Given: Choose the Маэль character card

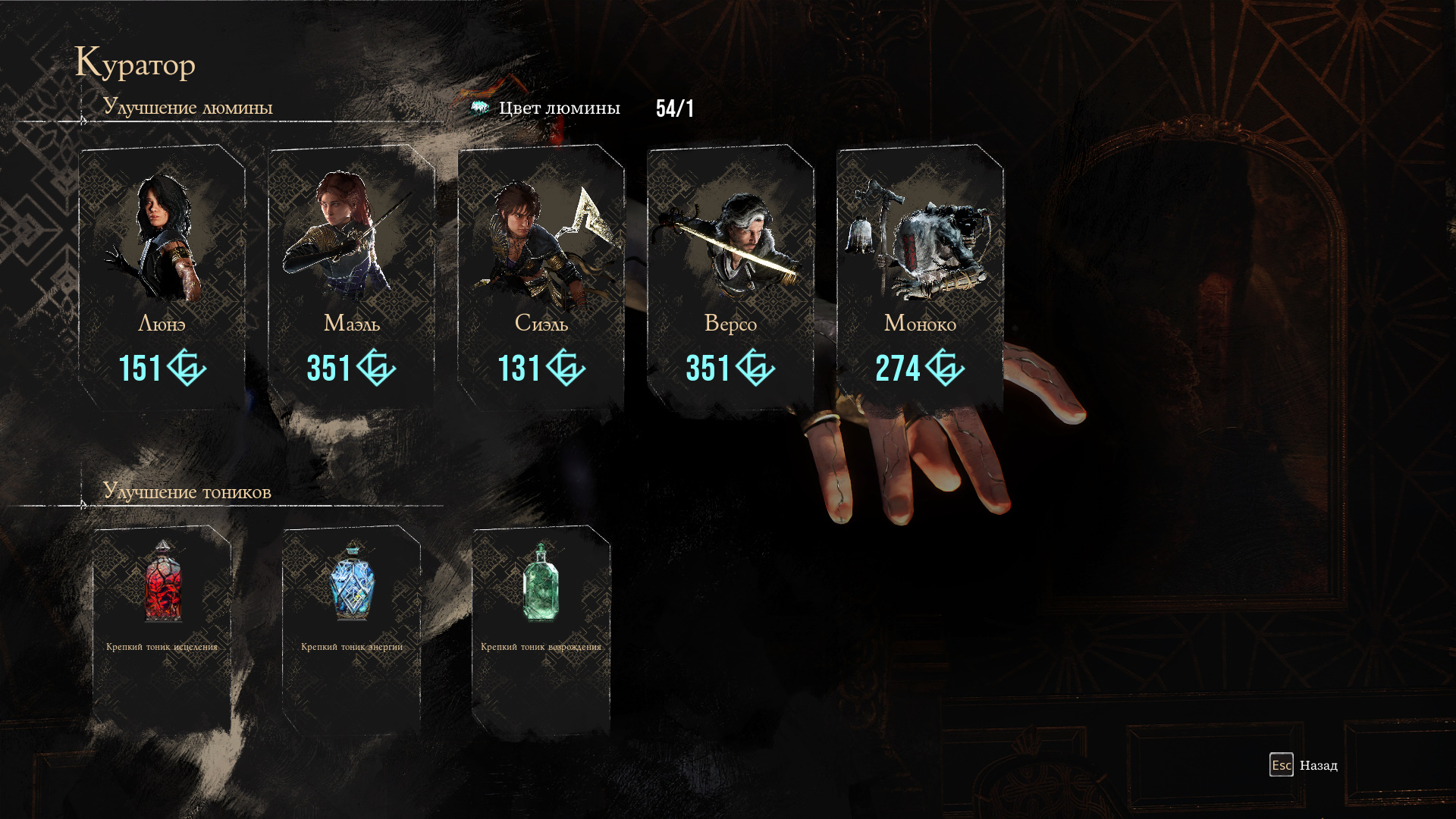Looking at the screenshot, I should coord(351,277).
